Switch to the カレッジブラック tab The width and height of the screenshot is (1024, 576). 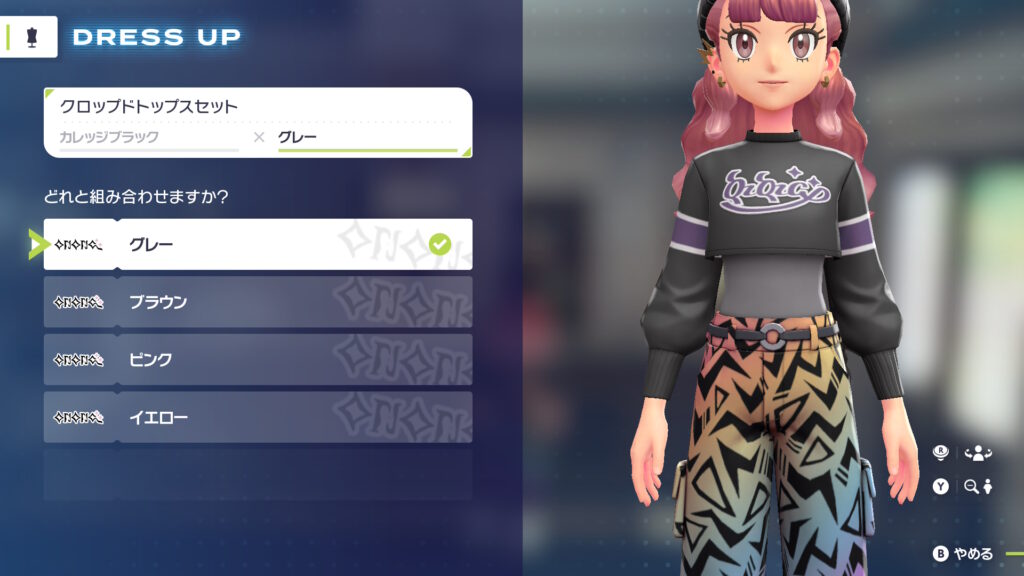[x=148, y=138]
